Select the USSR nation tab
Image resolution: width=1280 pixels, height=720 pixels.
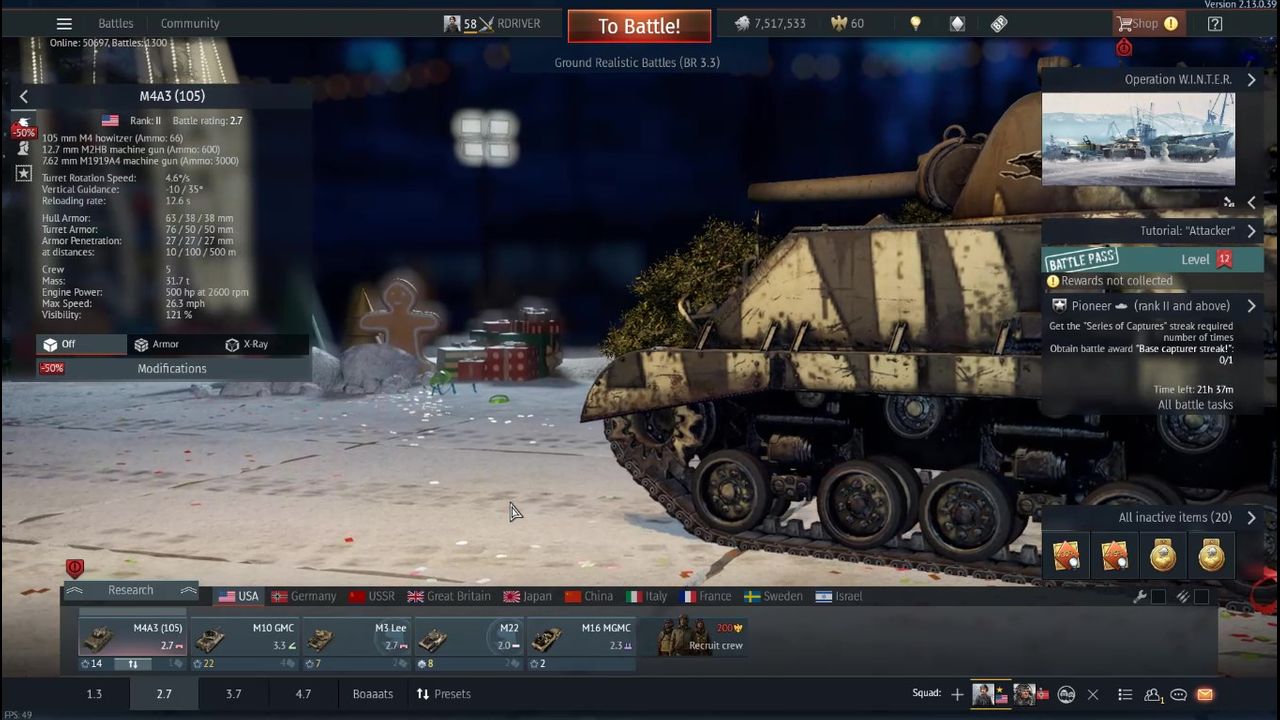(x=372, y=596)
